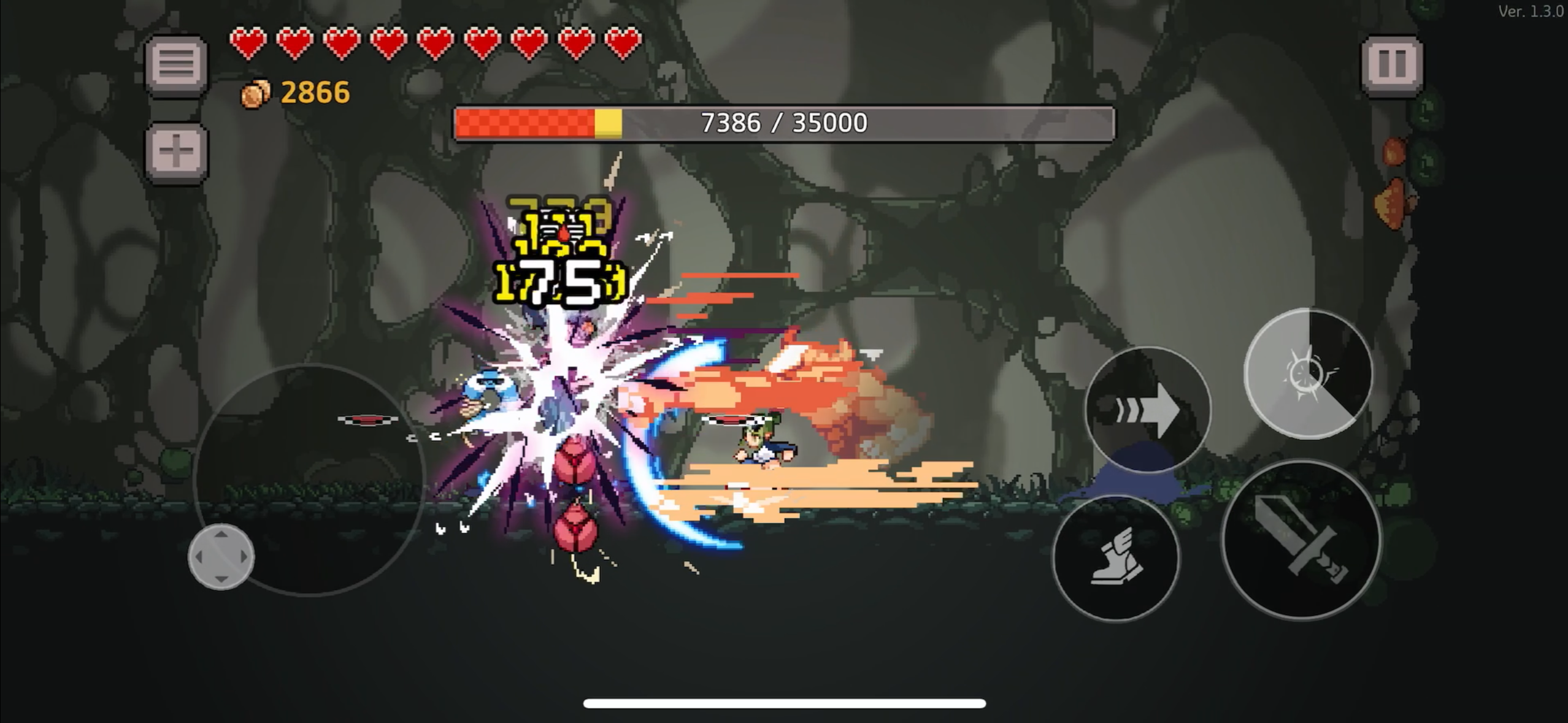This screenshot has height=723, width=1568.
Task: Tap the winged boot jump button
Action: [x=1116, y=558]
